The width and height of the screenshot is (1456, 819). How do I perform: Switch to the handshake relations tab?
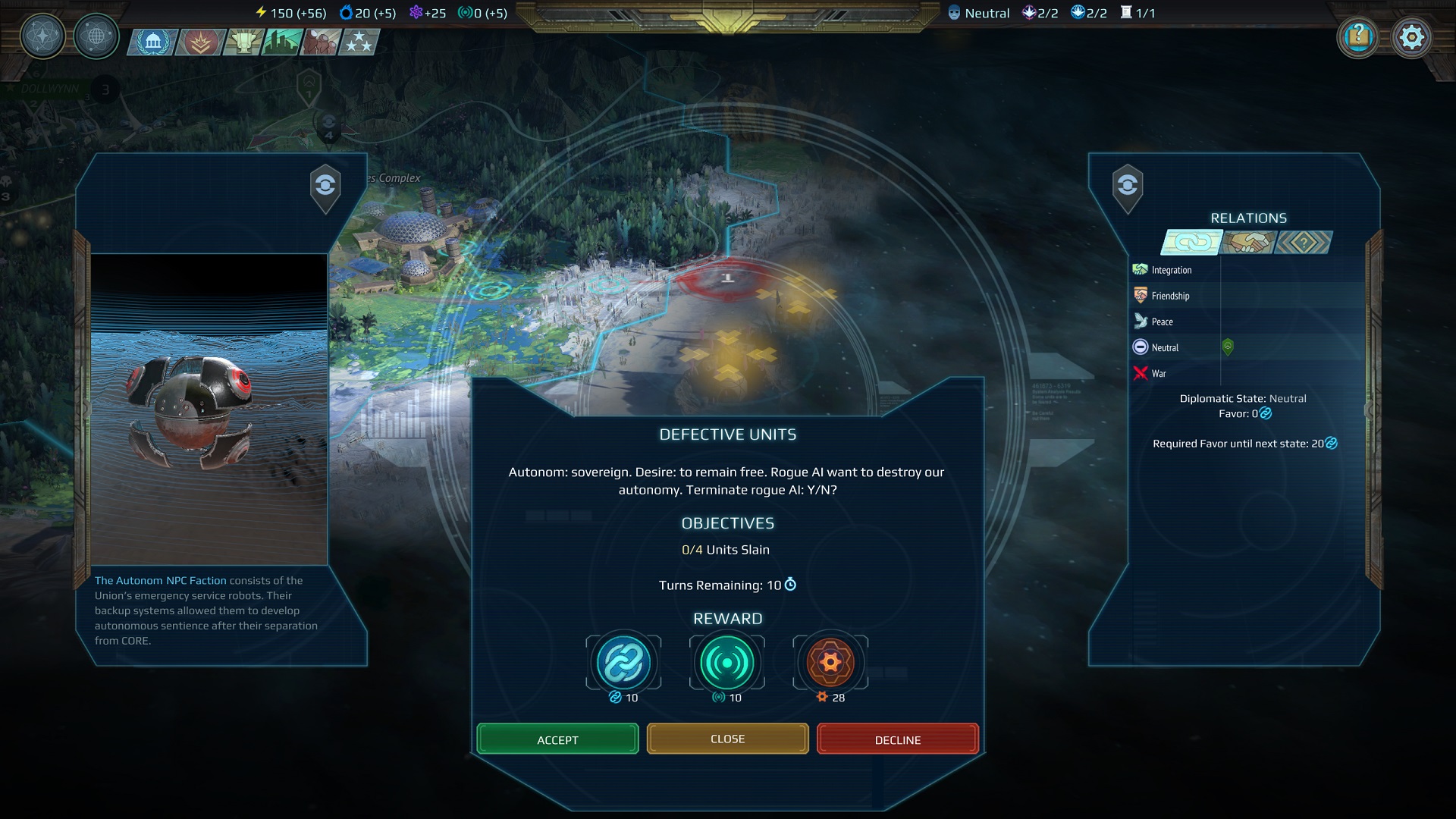[1248, 243]
